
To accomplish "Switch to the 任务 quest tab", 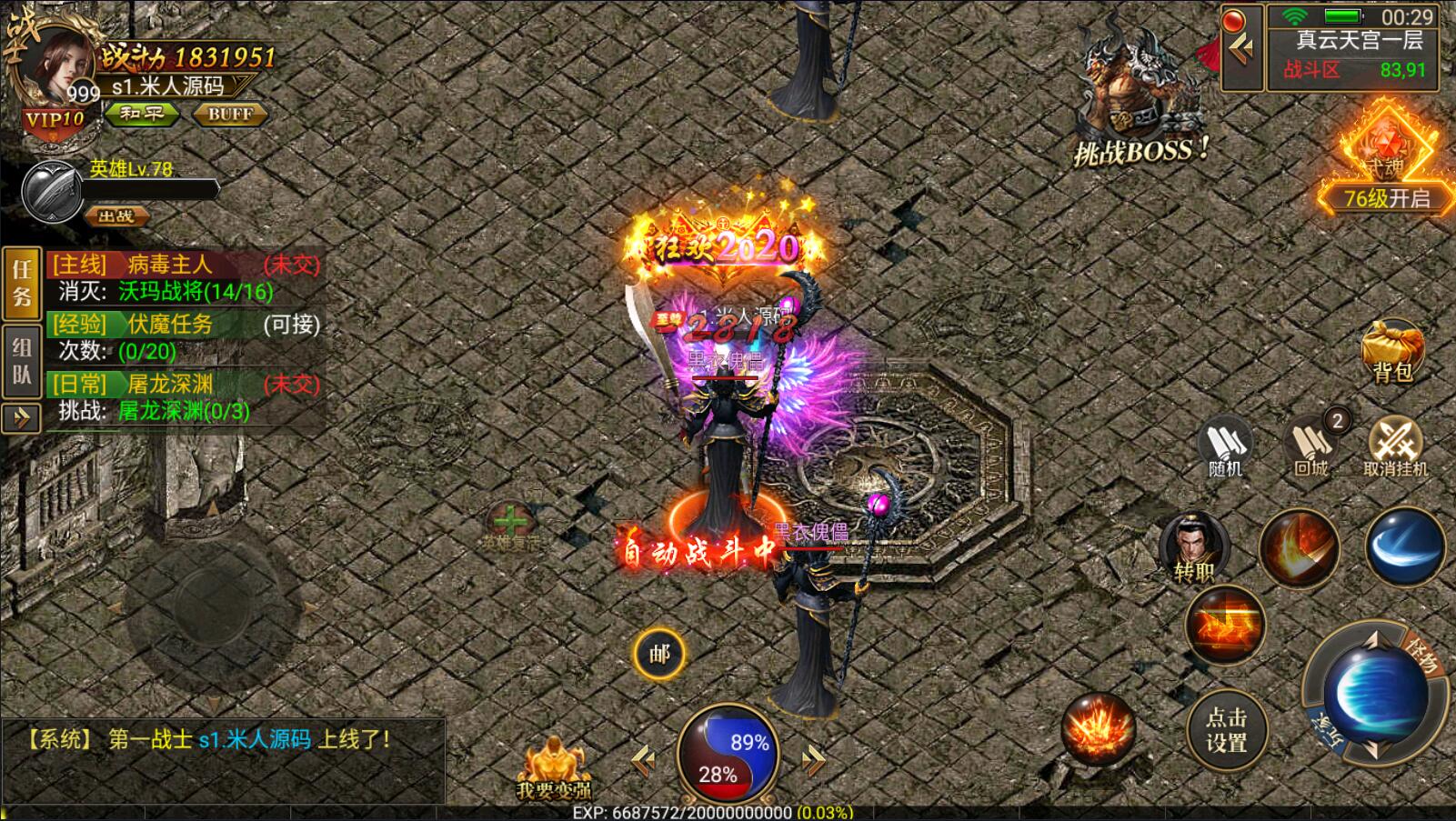I will pyautogui.click(x=22, y=284).
